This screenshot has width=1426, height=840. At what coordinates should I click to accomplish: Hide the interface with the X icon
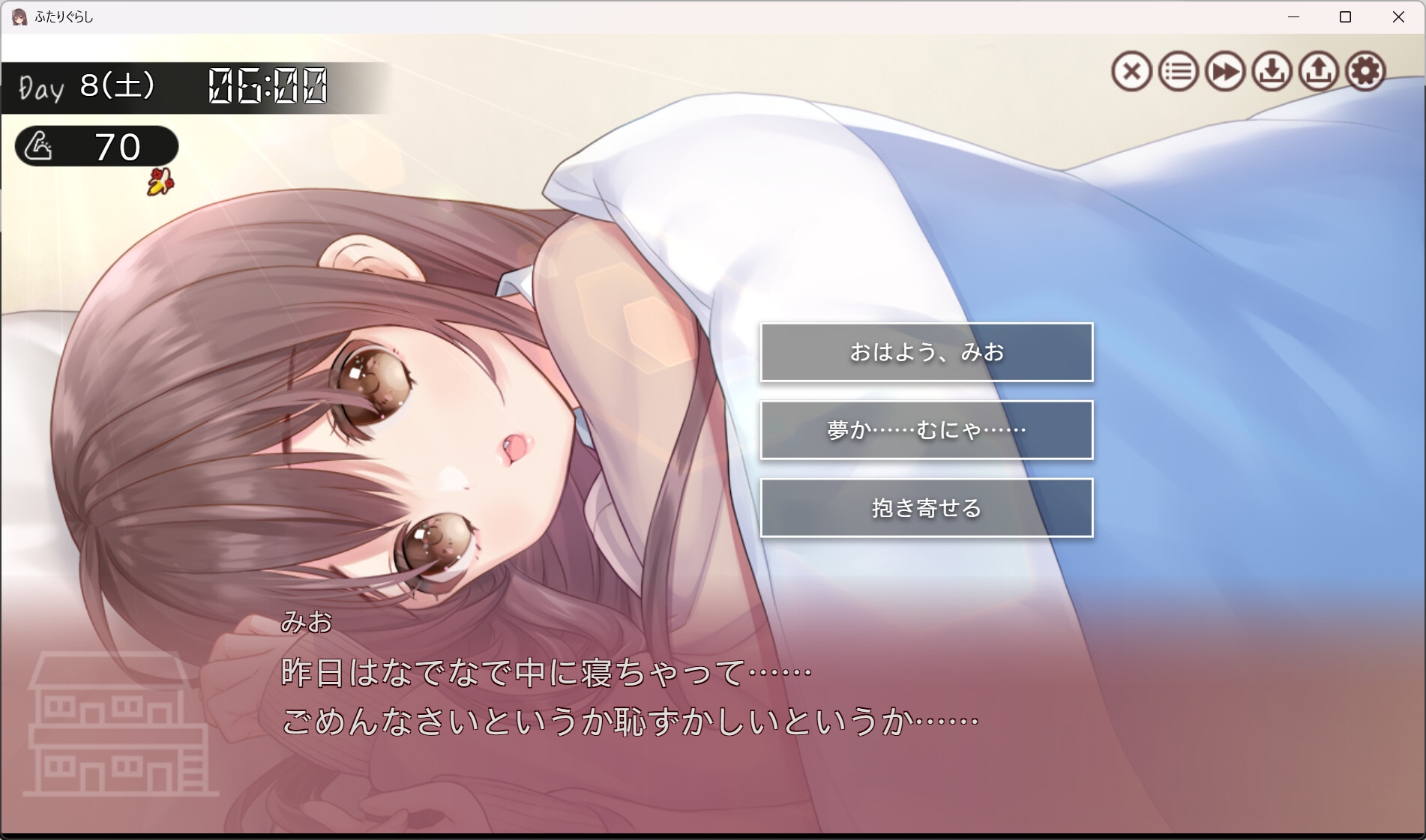pos(1131,72)
